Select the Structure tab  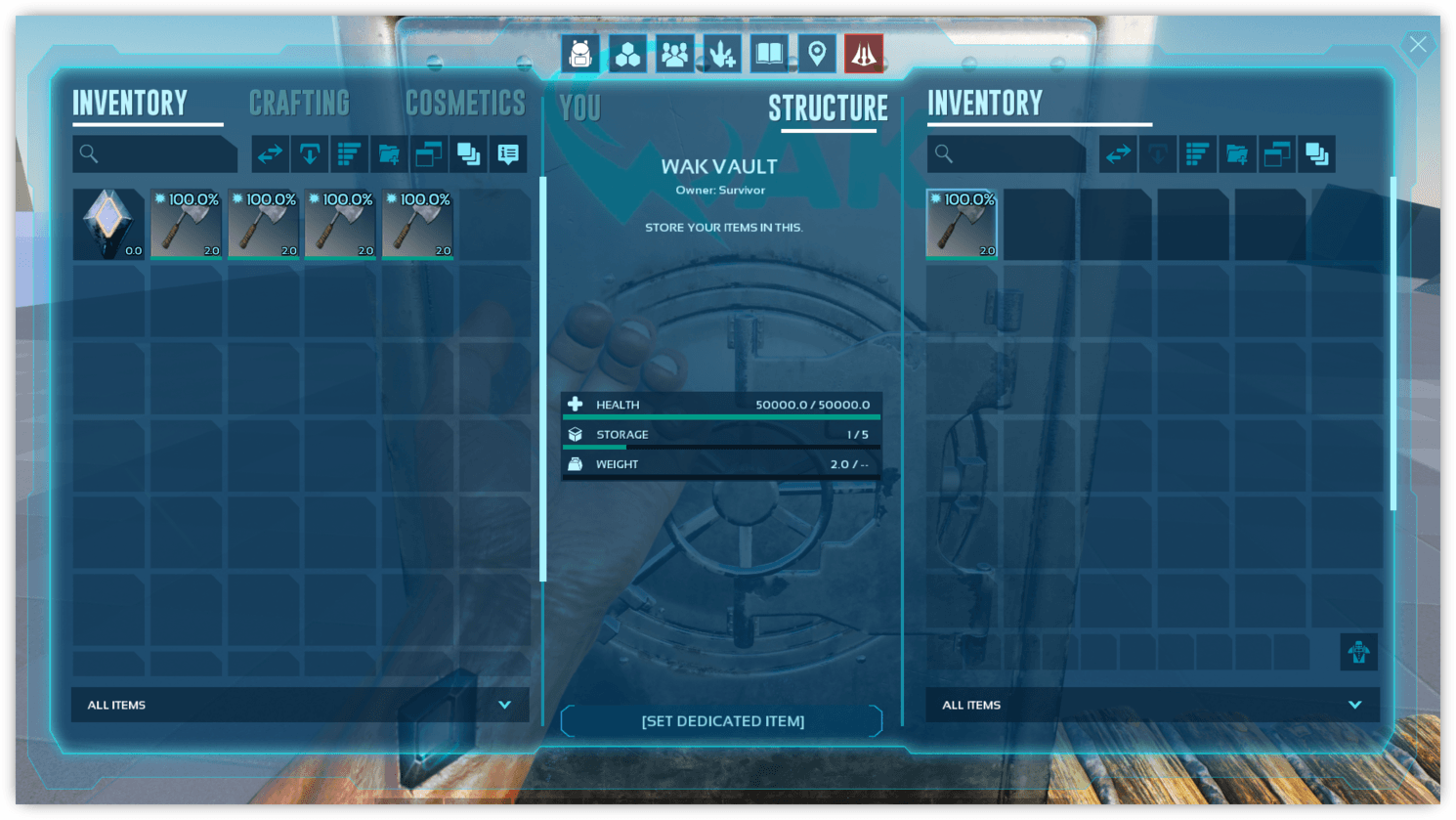828,108
